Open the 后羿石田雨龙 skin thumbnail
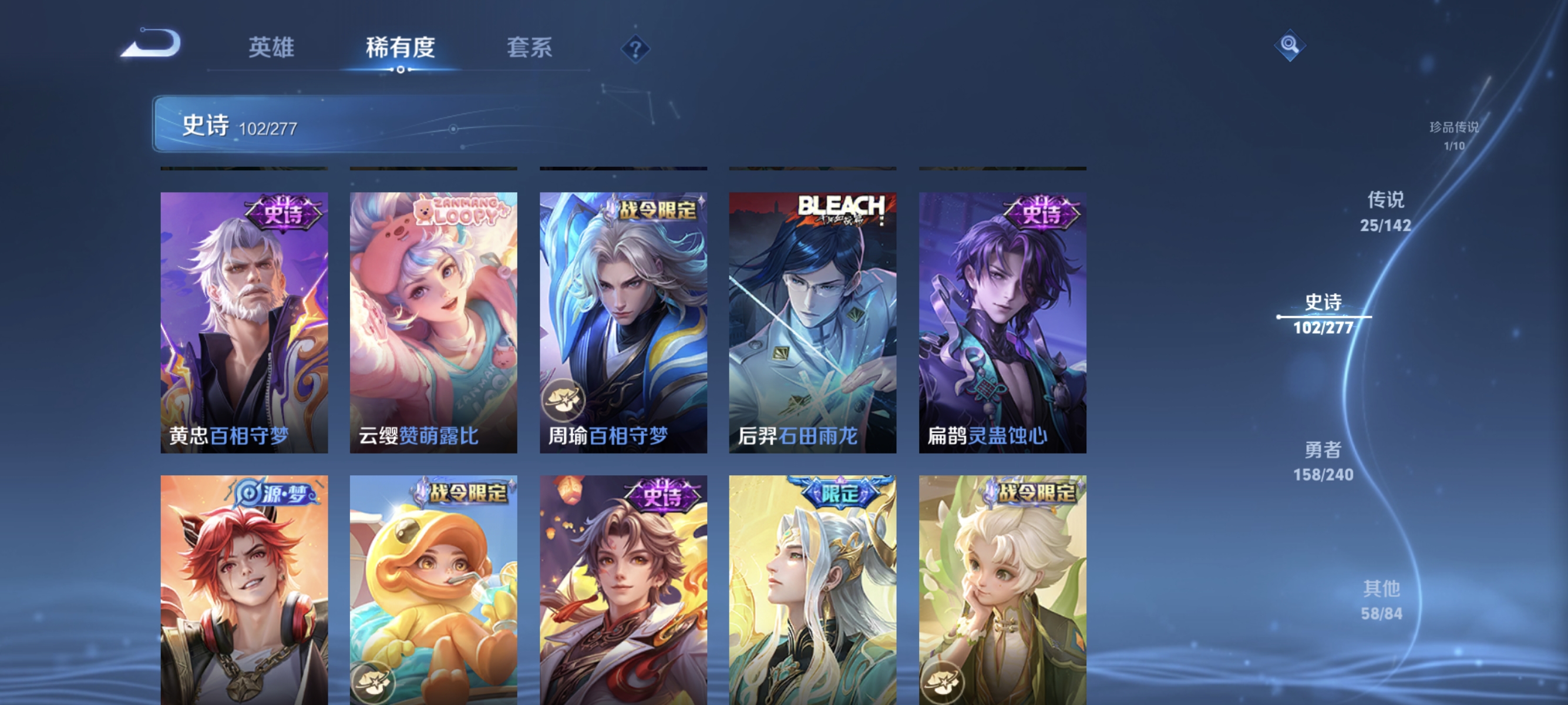Image resolution: width=1568 pixels, height=705 pixels. tap(812, 323)
